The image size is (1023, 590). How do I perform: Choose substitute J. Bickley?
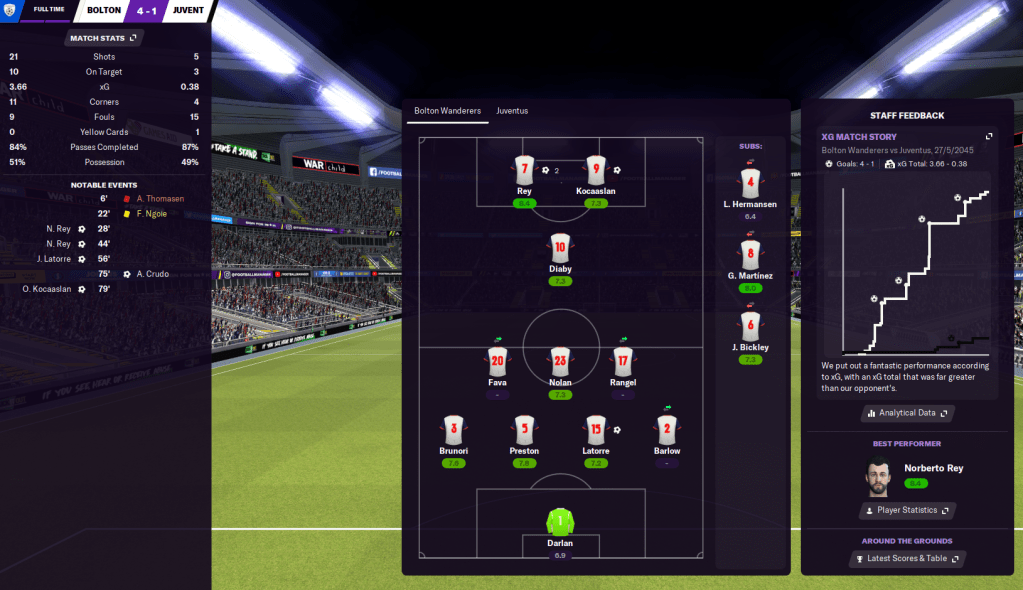(x=751, y=326)
